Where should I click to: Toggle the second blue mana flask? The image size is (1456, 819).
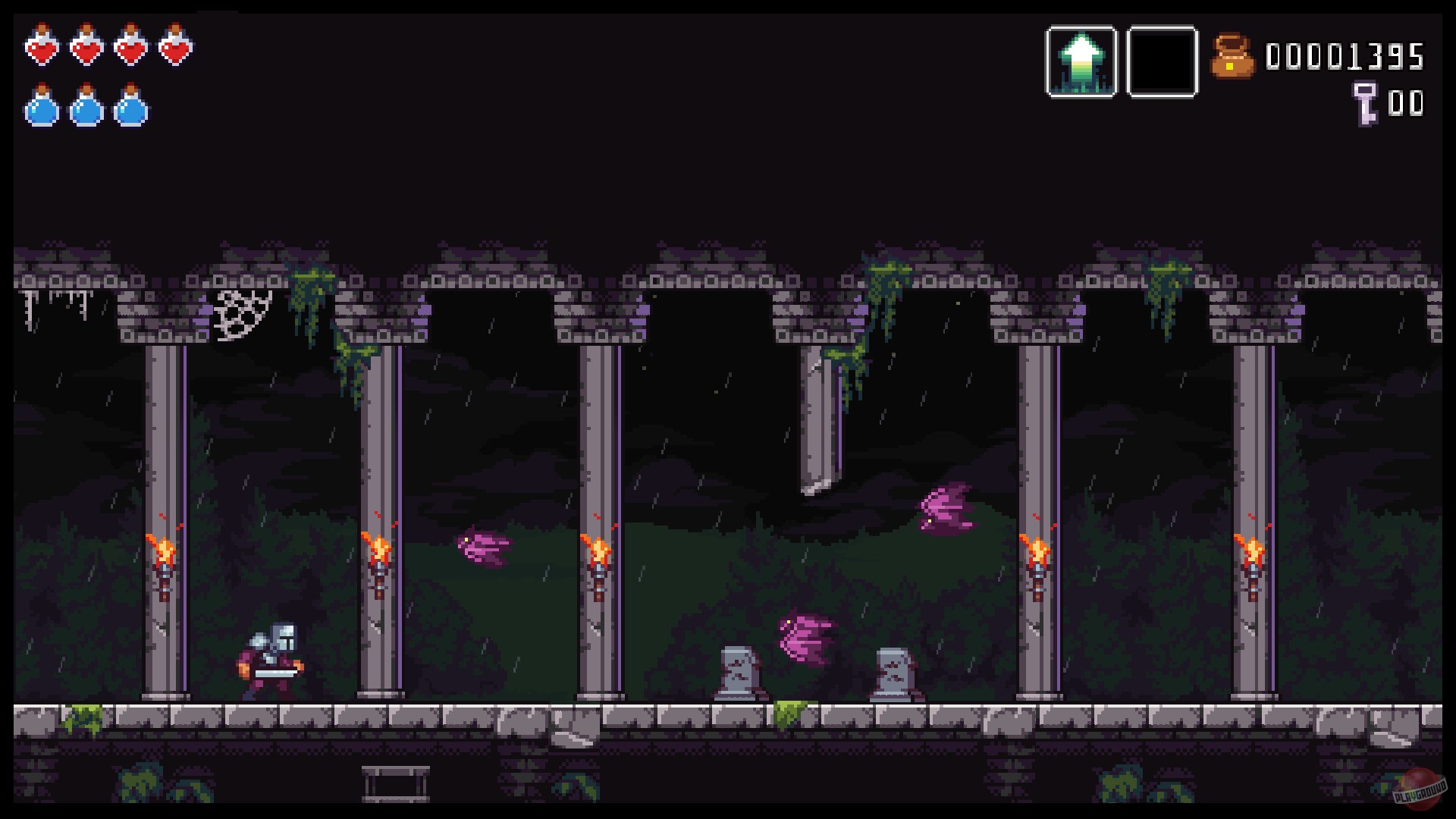pyautogui.click(x=86, y=106)
